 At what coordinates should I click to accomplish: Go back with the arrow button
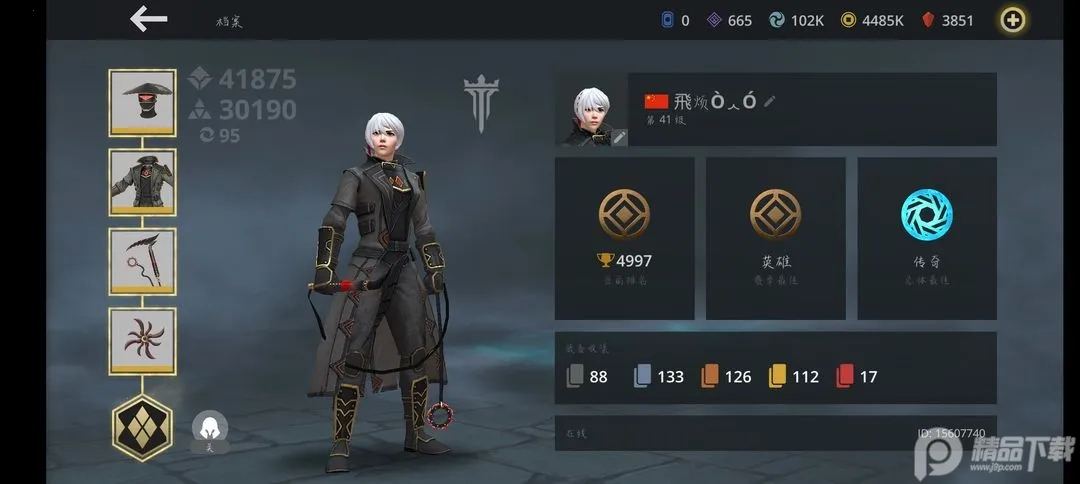[x=148, y=19]
